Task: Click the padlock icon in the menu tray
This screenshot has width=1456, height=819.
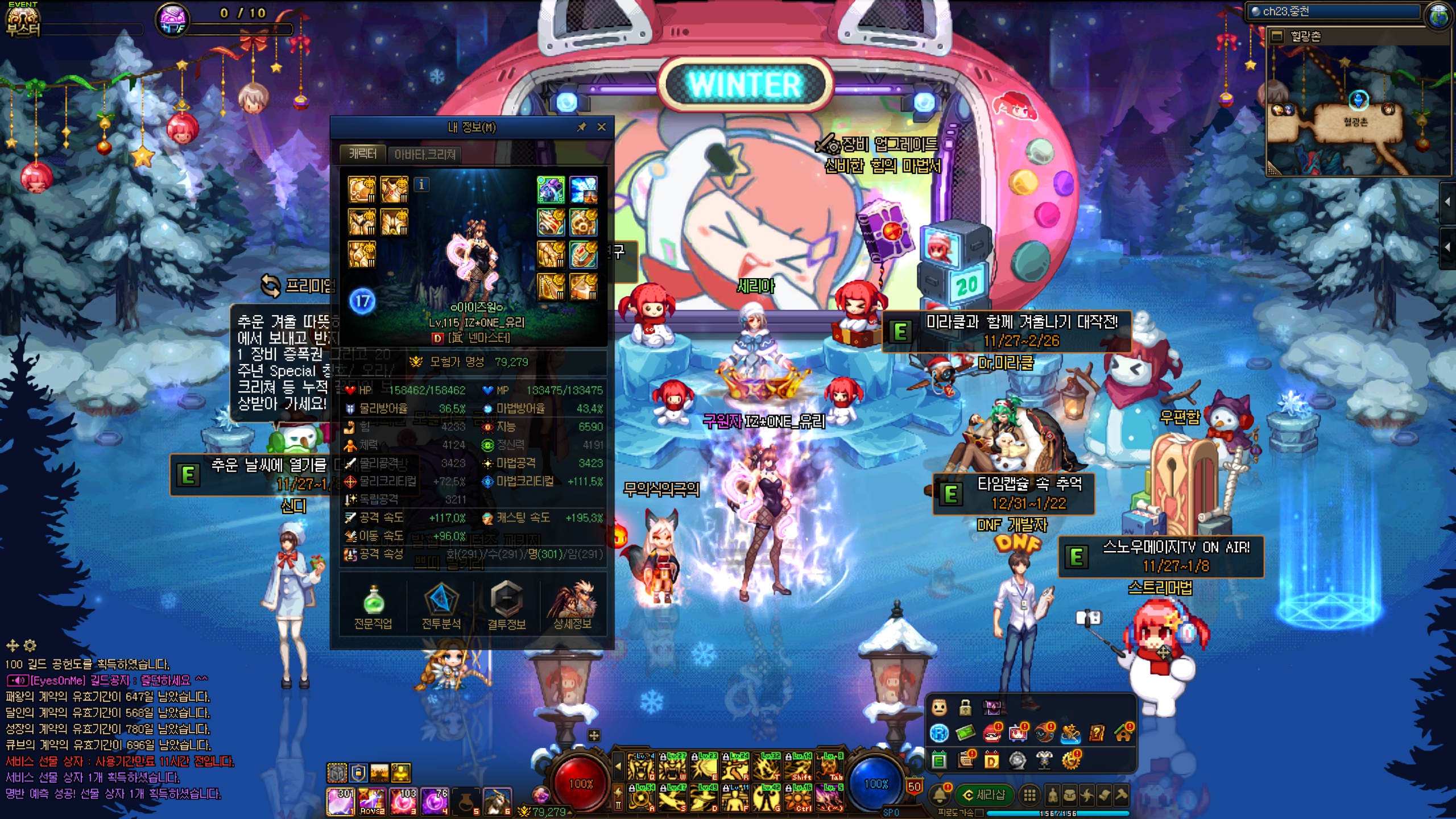Action: tap(965, 708)
